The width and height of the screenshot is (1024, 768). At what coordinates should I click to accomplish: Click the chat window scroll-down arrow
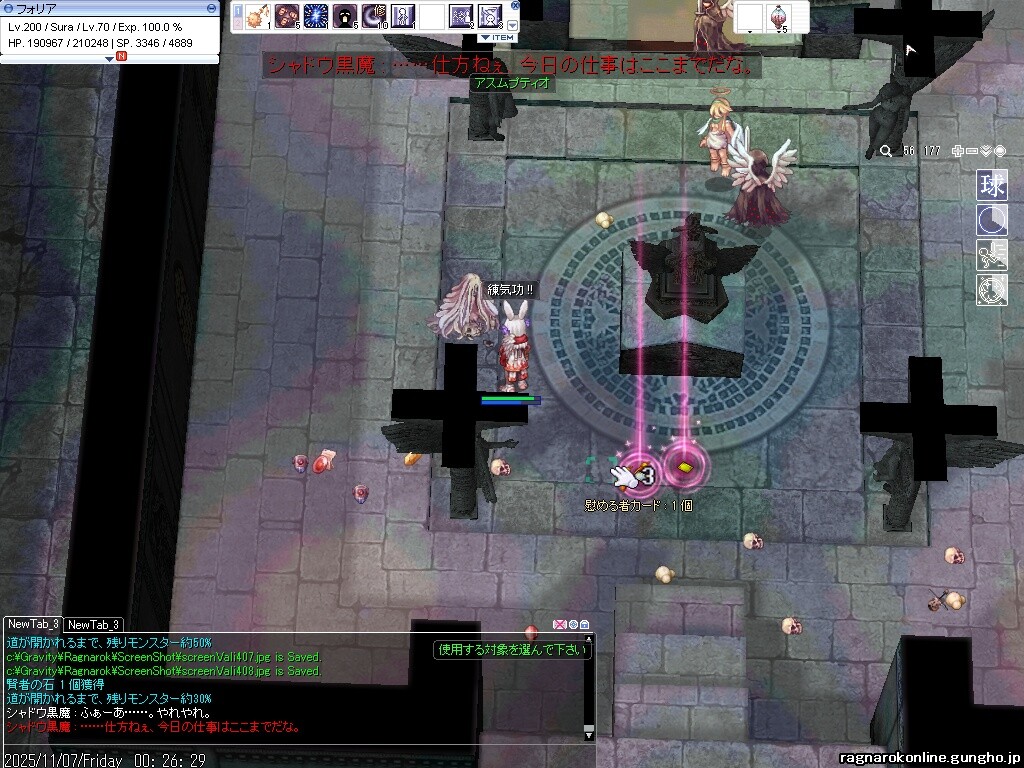[x=589, y=735]
